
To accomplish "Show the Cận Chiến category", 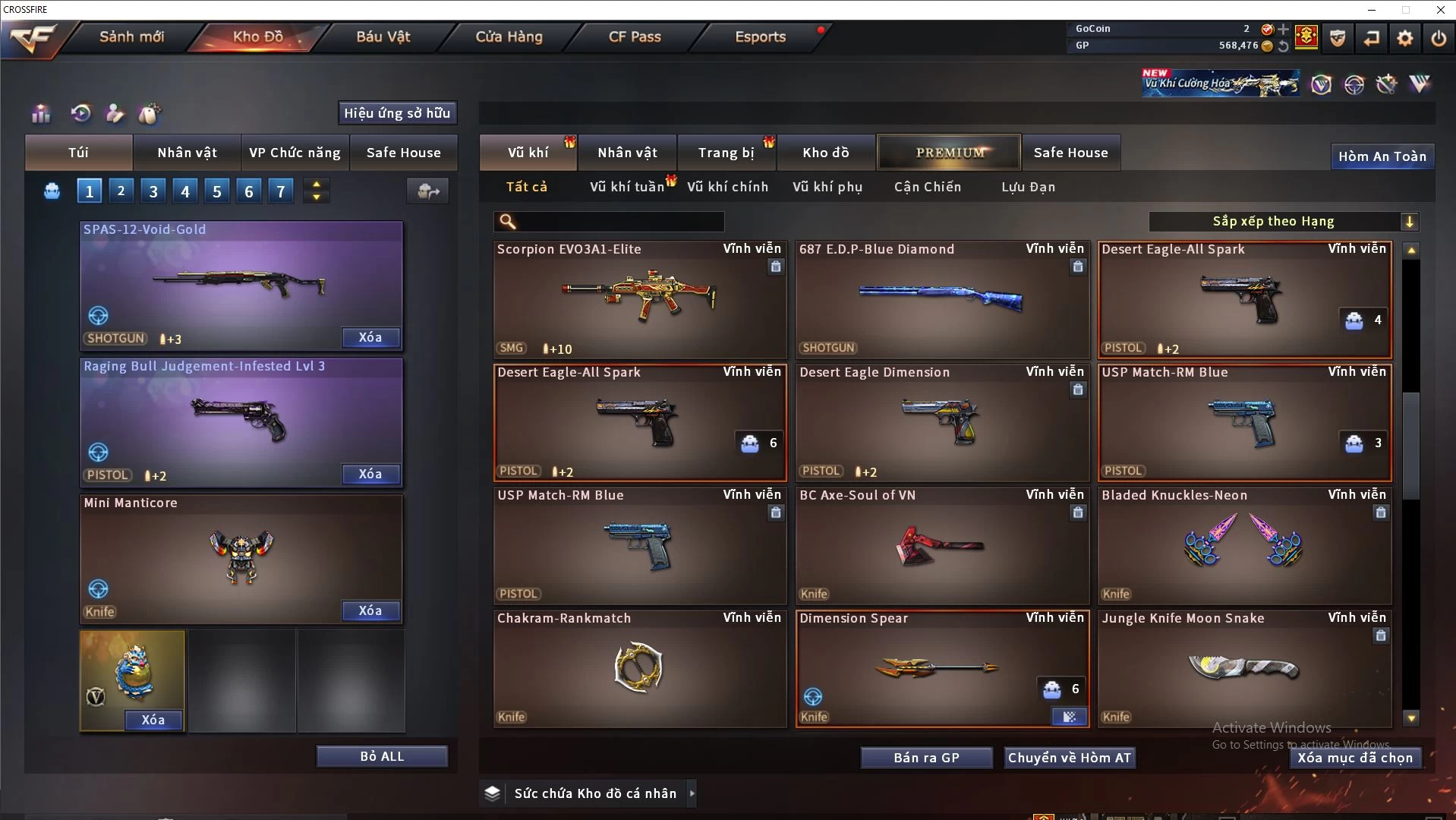I will point(927,187).
